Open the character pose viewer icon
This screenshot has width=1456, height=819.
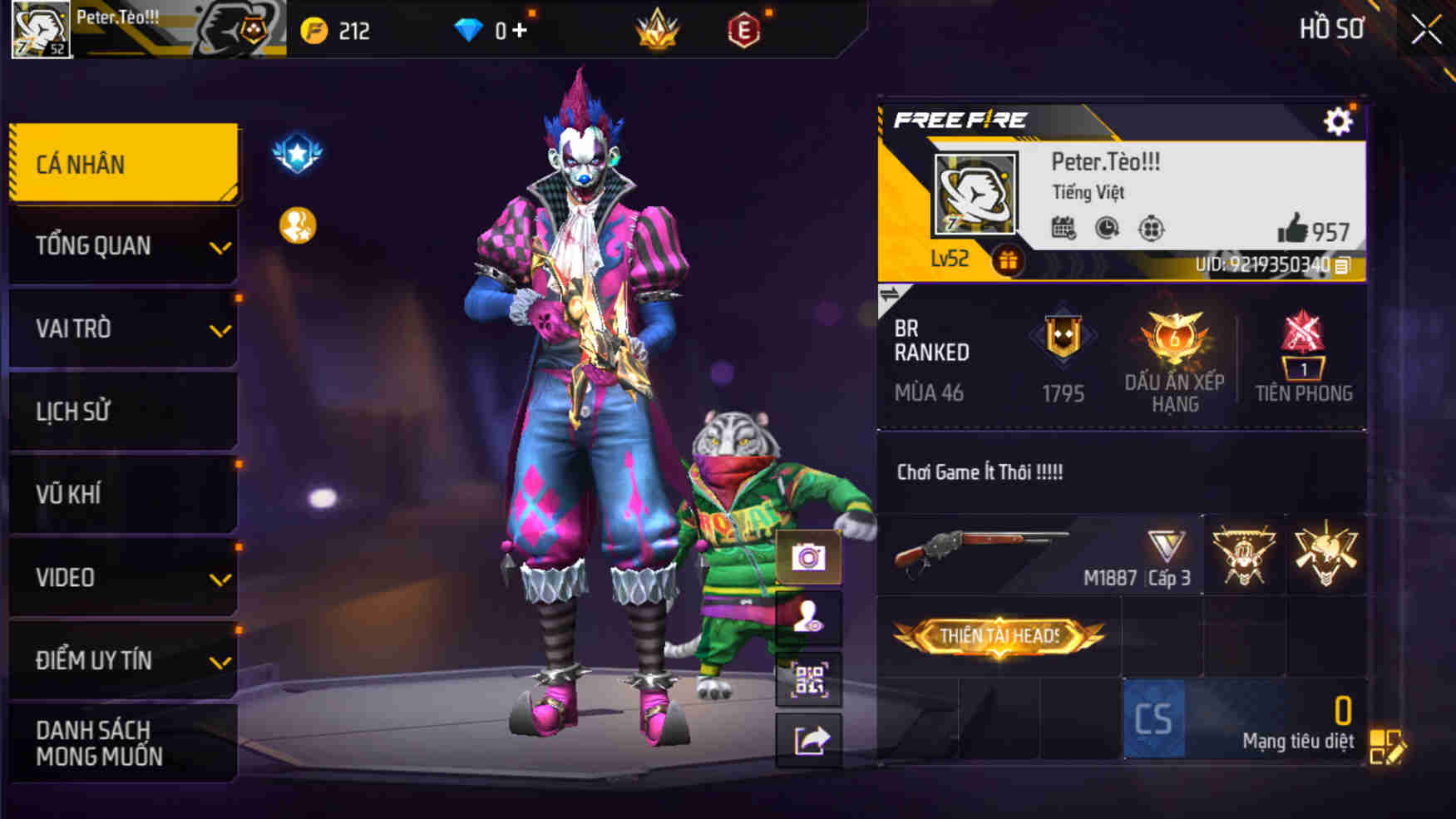[x=809, y=618]
